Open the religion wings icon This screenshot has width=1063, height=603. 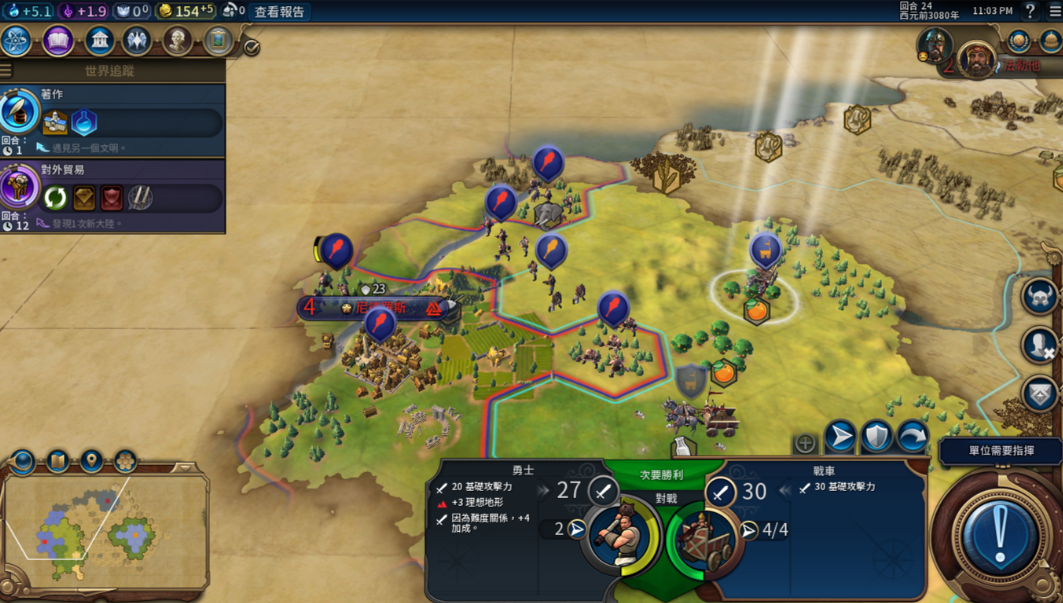point(137,41)
